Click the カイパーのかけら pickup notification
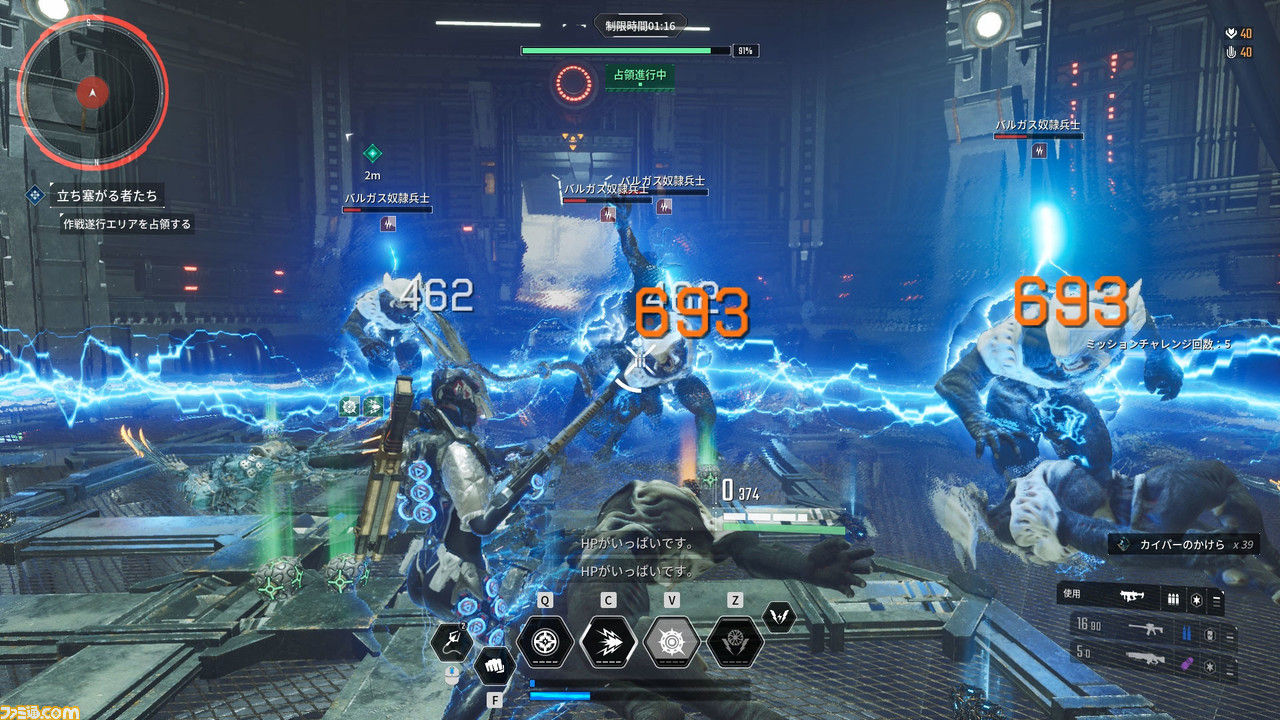 point(1184,544)
